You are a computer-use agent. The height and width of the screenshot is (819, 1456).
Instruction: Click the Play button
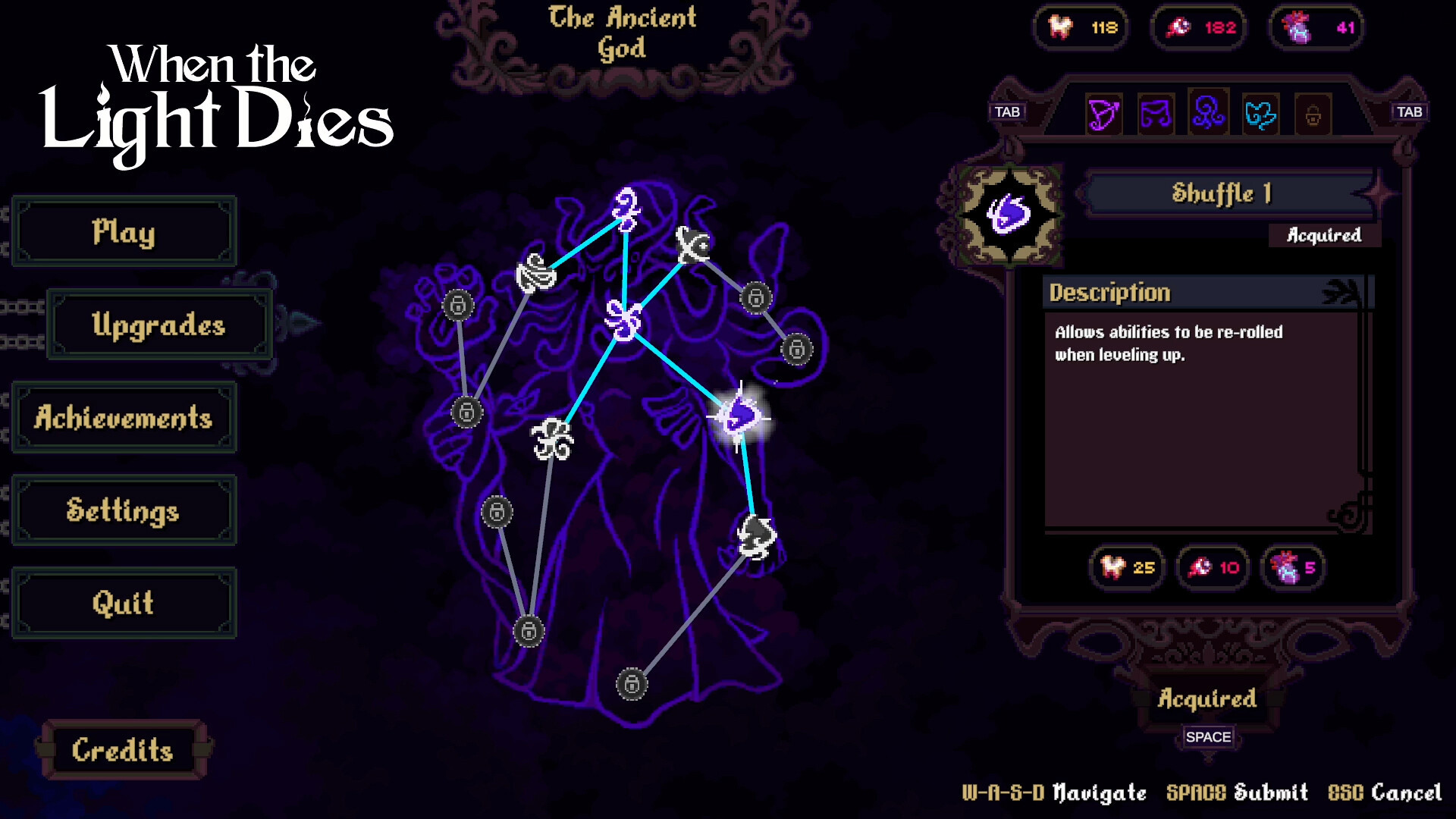click(x=124, y=231)
